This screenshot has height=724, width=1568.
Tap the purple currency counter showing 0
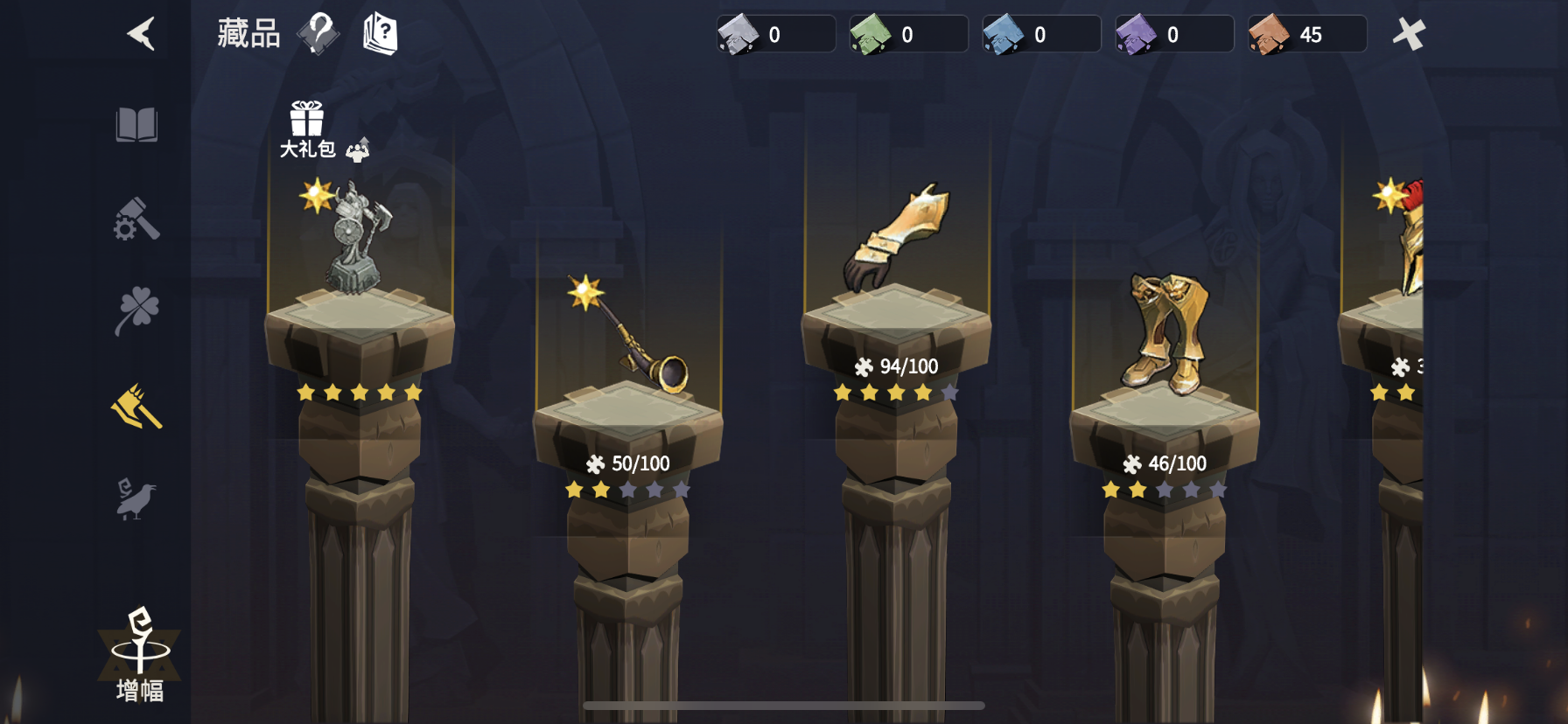pyautogui.click(x=1173, y=34)
